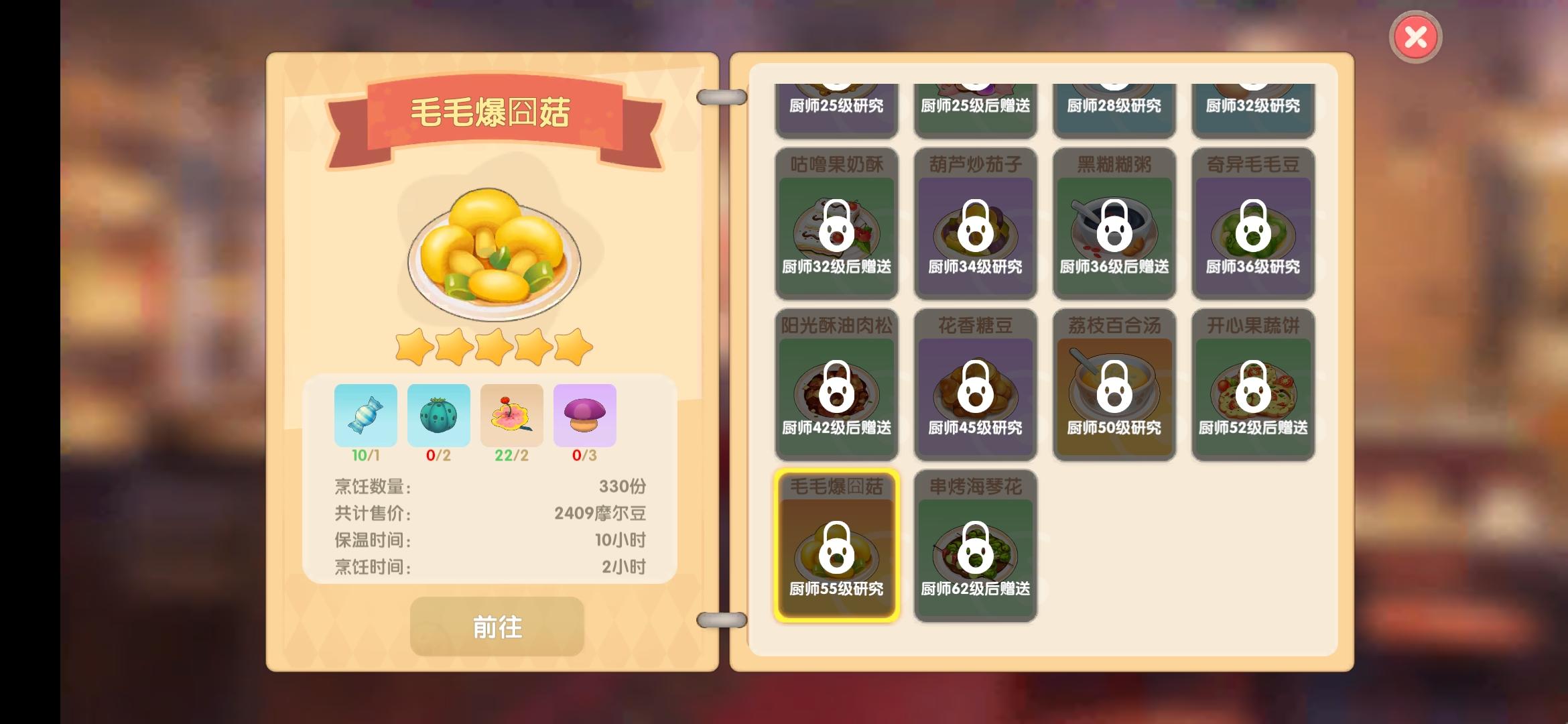Open the 葫芦炒茄子 recipe card
Viewport: 1568px width, 724px height.
click(975, 225)
